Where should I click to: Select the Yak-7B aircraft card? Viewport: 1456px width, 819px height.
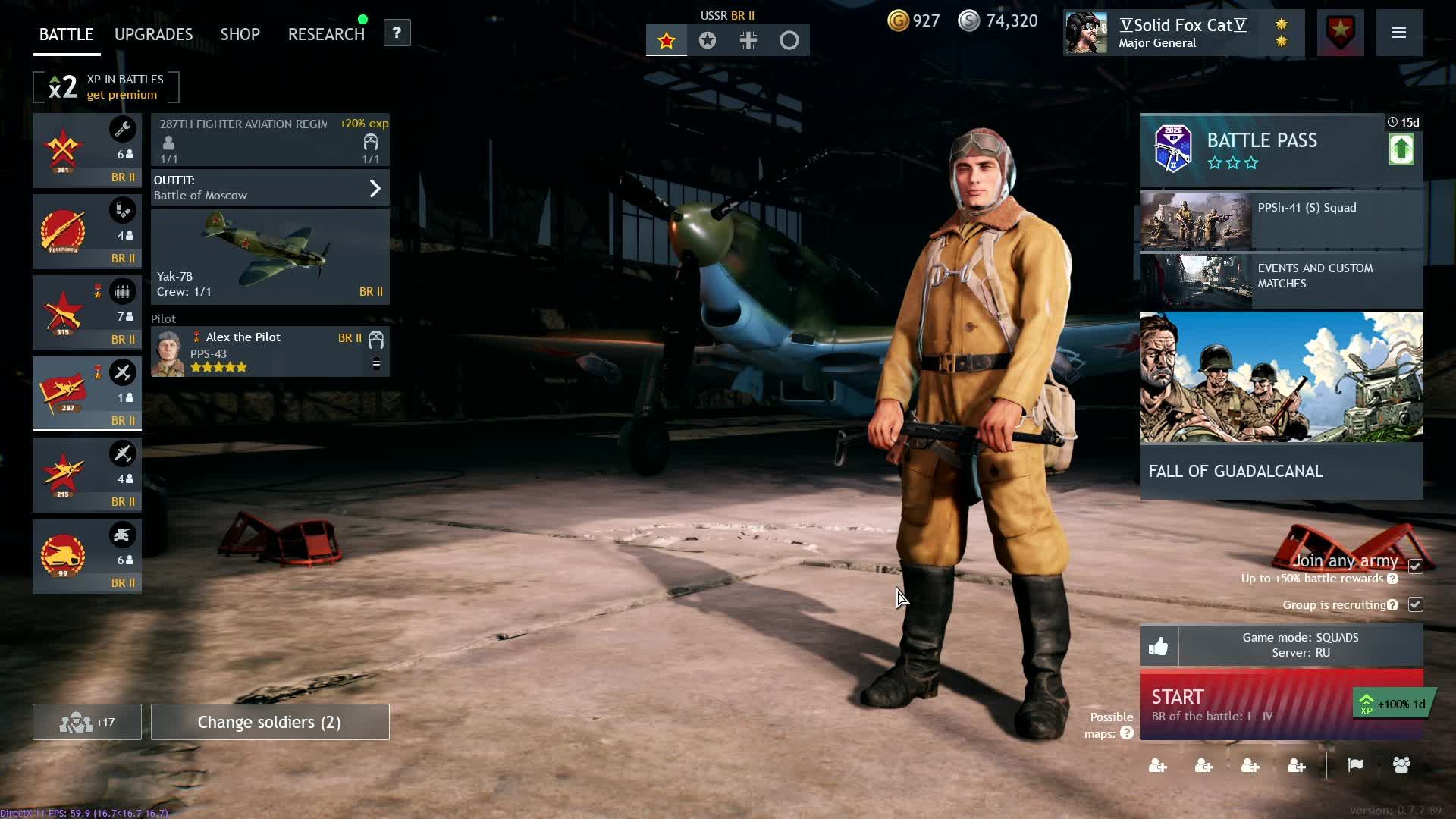(270, 256)
